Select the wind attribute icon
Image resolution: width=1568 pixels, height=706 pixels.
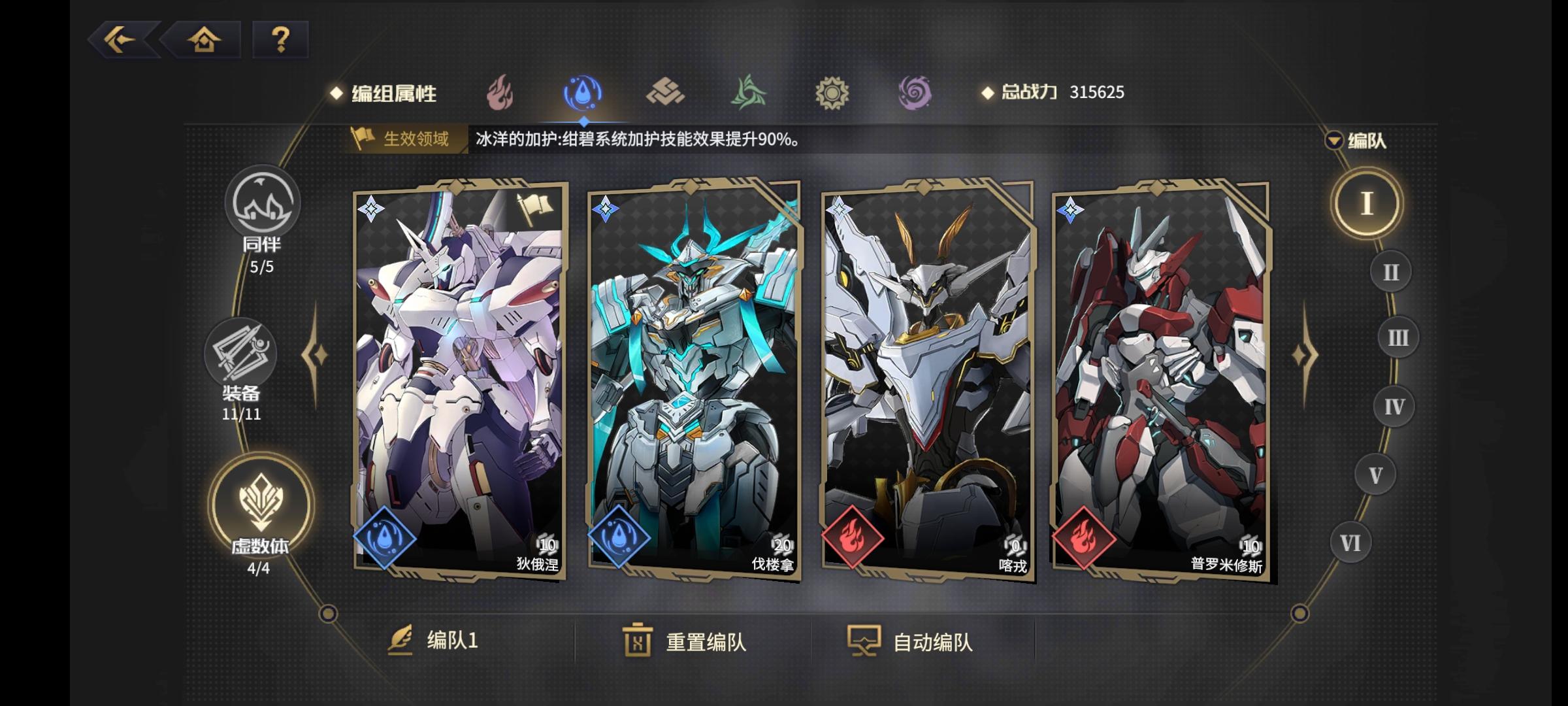click(747, 93)
